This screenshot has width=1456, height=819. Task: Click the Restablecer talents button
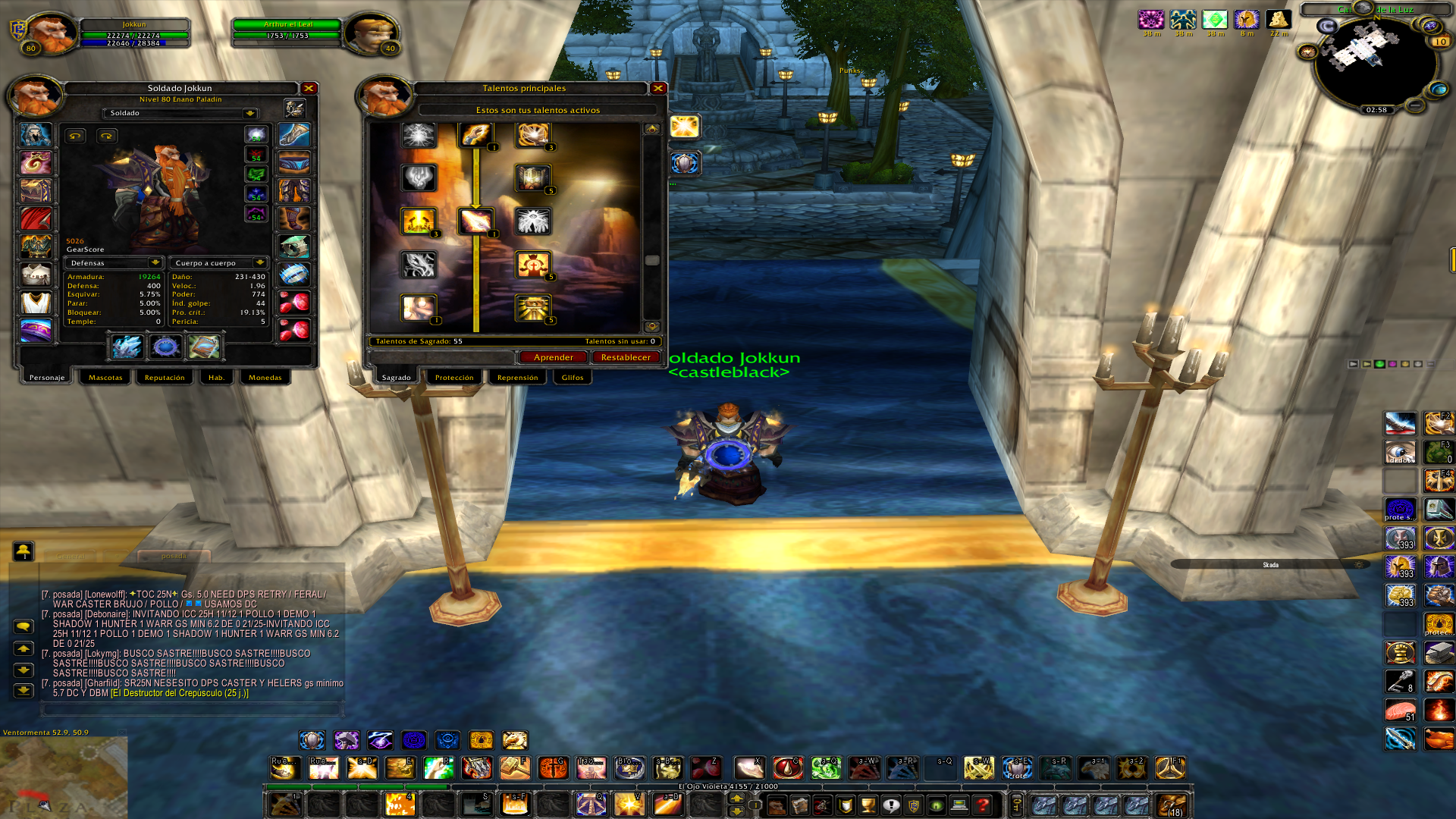click(625, 357)
